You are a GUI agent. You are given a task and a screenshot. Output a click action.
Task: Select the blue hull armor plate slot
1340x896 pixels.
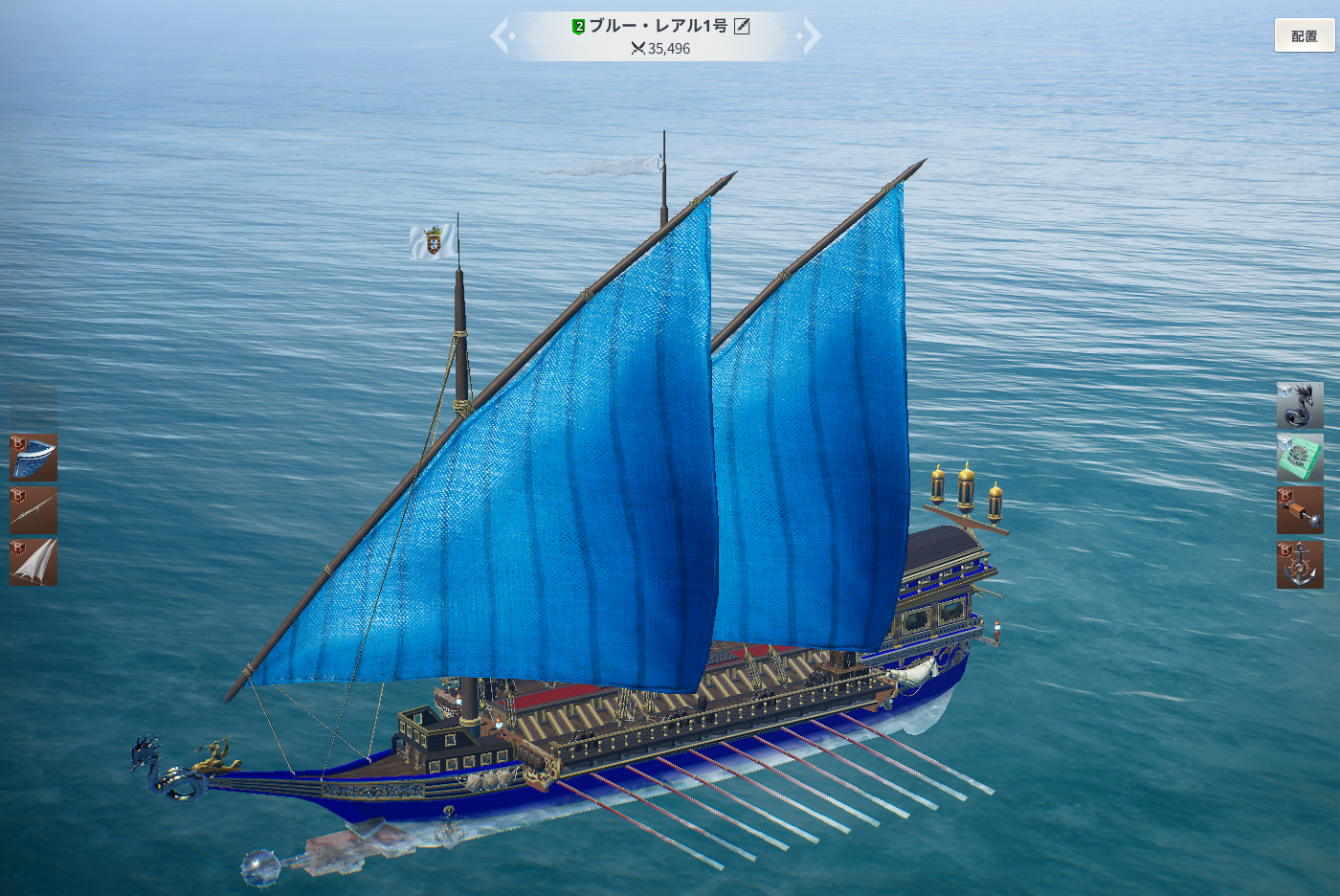(x=33, y=458)
